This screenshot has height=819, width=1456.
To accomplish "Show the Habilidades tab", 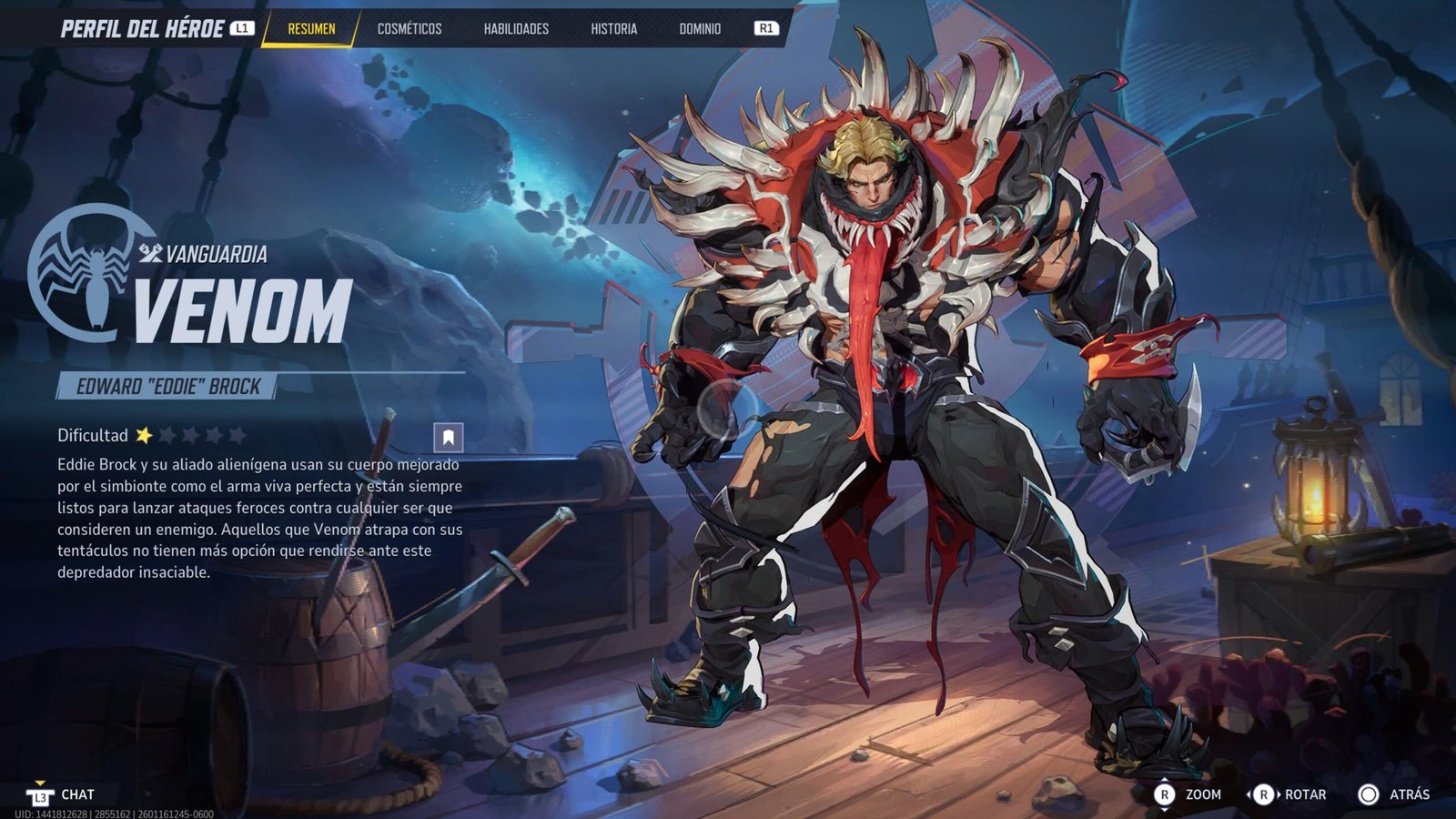I will point(516,29).
